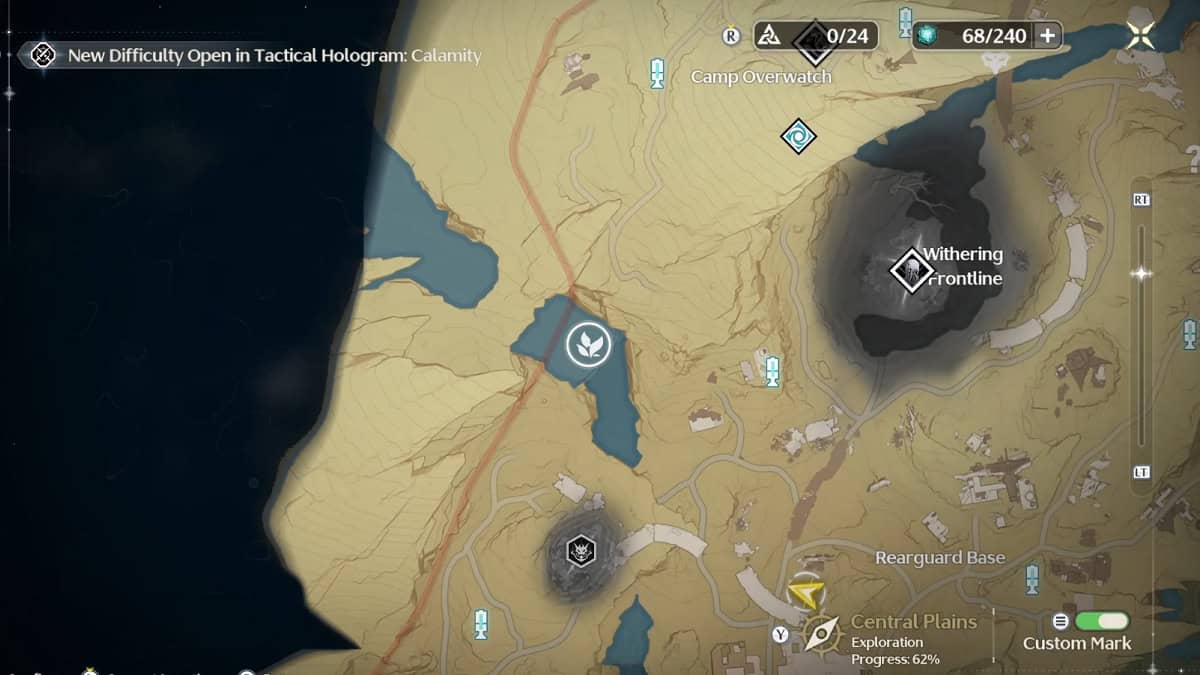
Task: Open the 0/24 tracker
Action: 815,37
